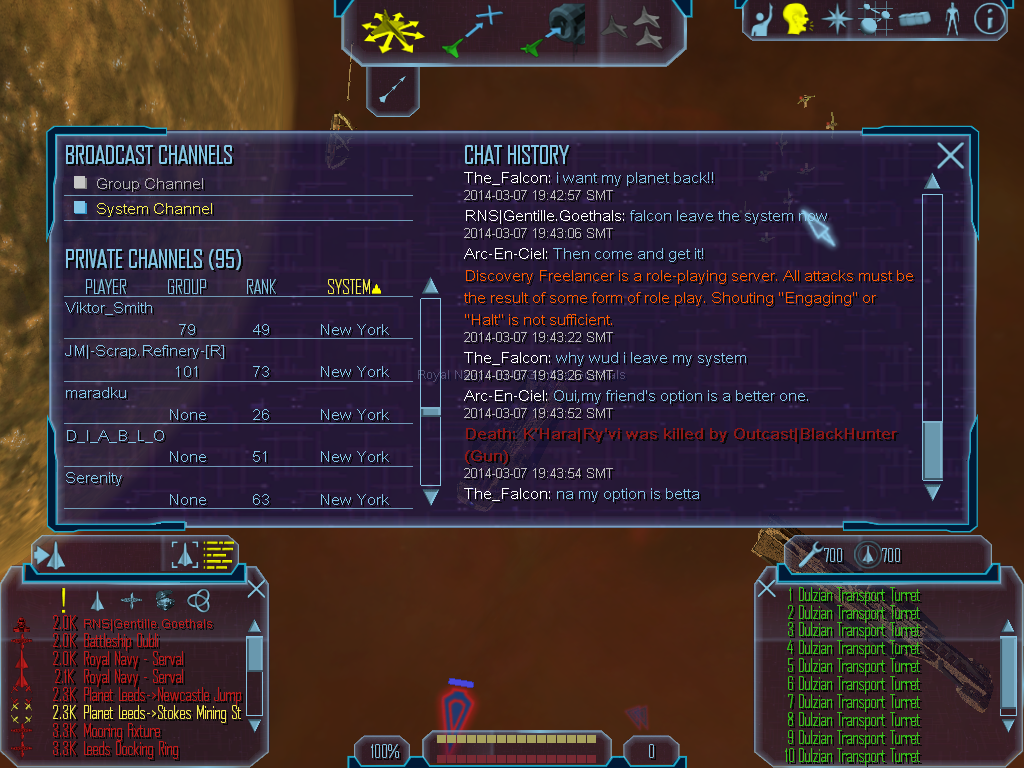
Task: Choose Viktor_Smith for private channel
Action: [109, 308]
